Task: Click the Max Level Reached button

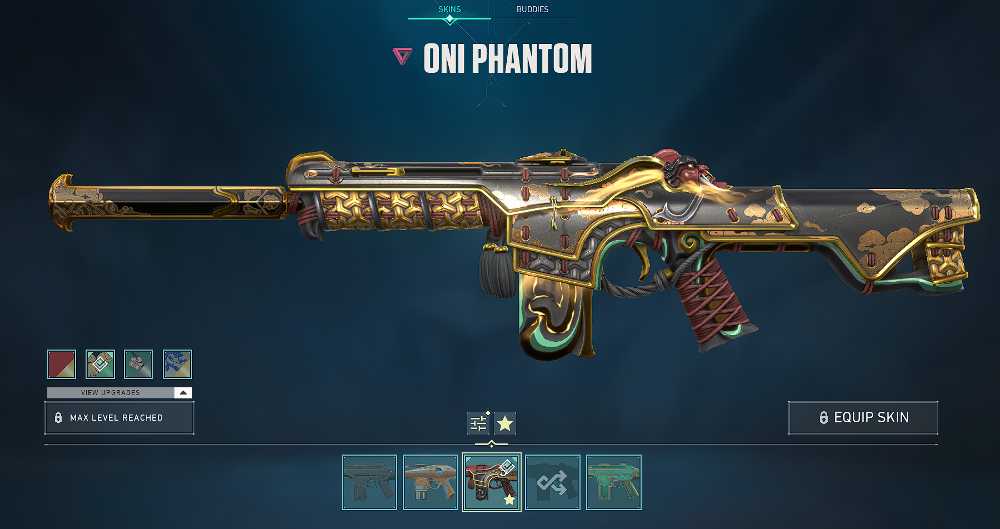Action: 119,417
